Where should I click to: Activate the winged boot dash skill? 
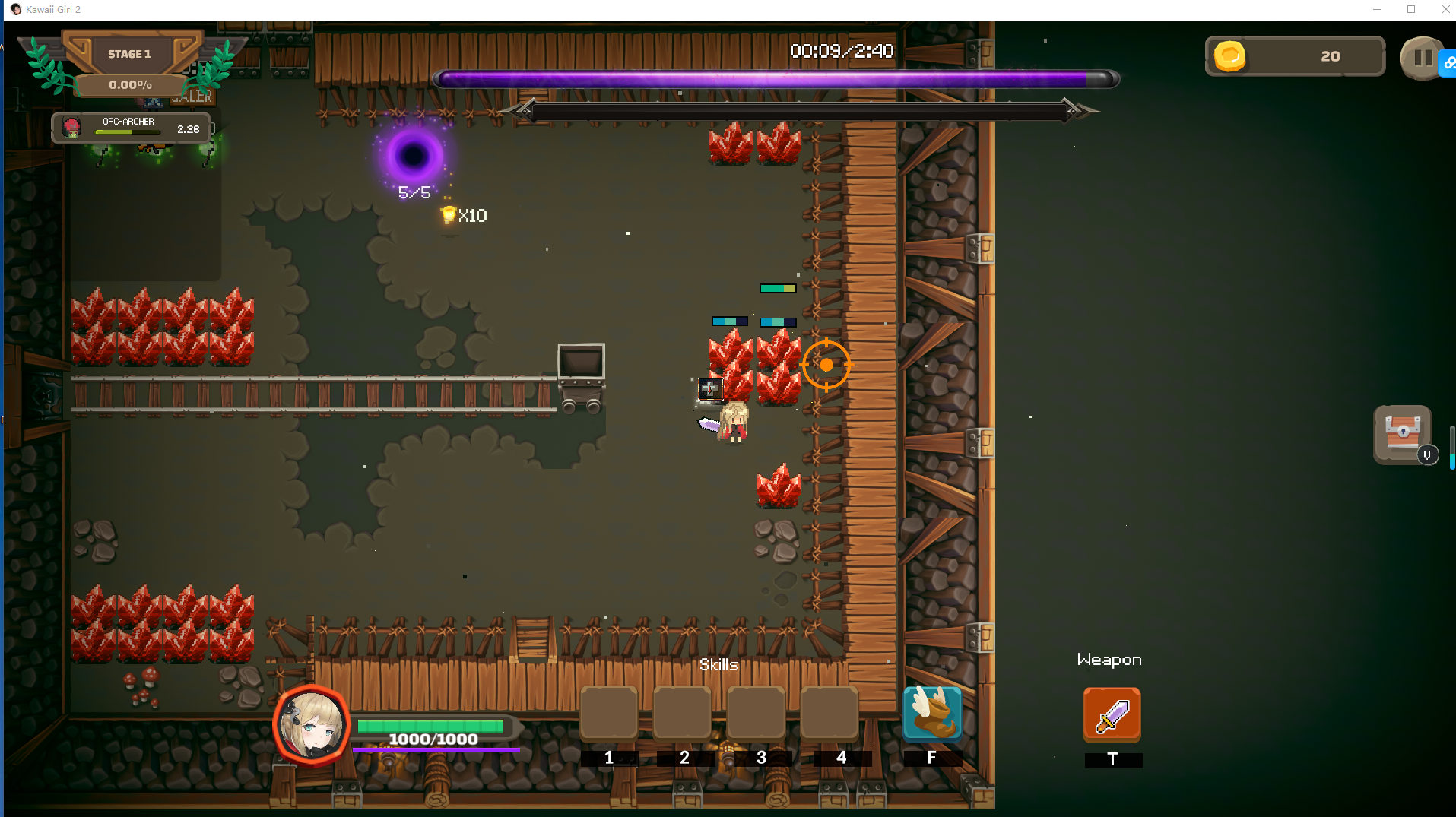(932, 714)
